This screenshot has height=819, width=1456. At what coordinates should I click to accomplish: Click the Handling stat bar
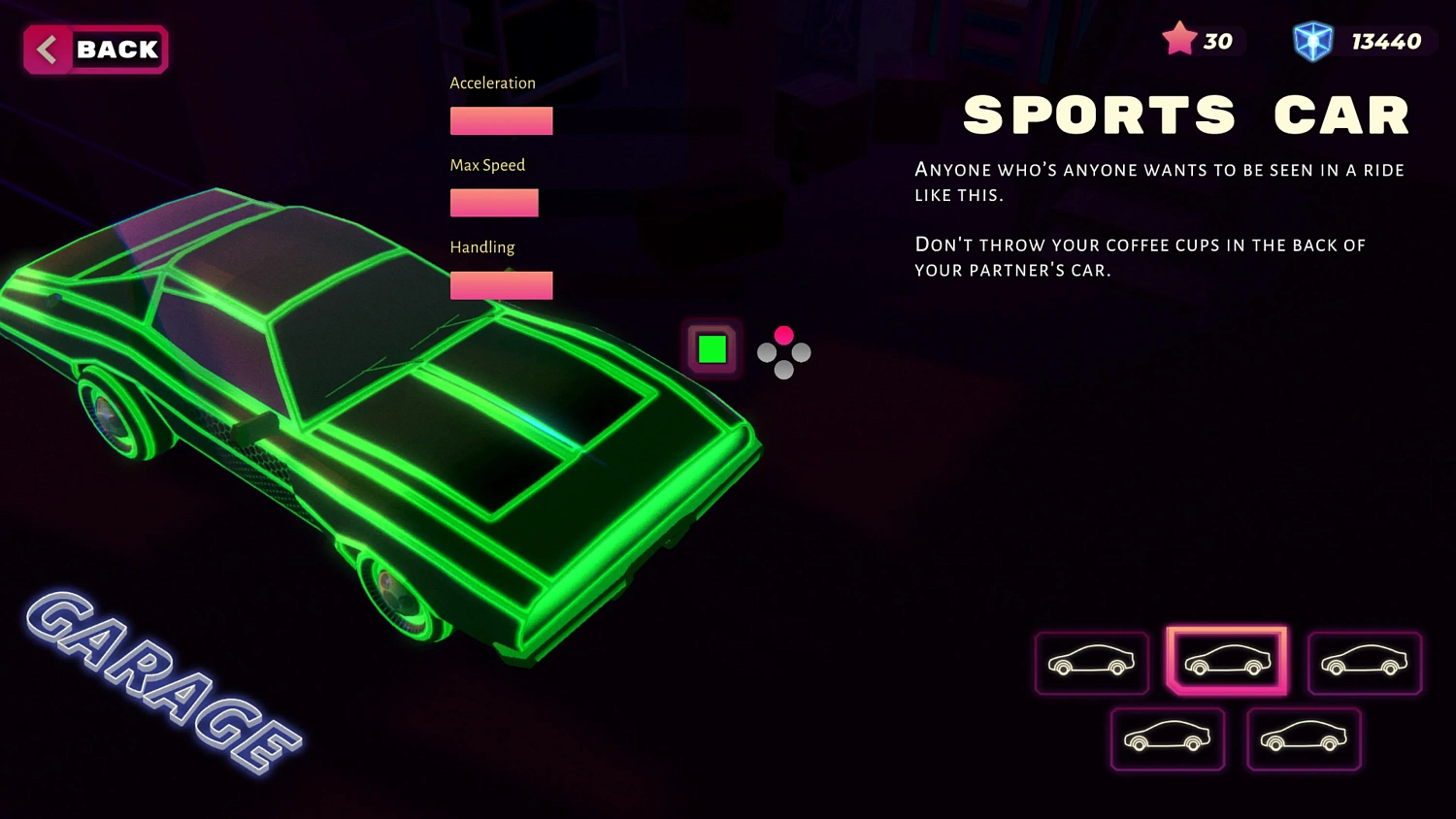[x=501, y=284]
